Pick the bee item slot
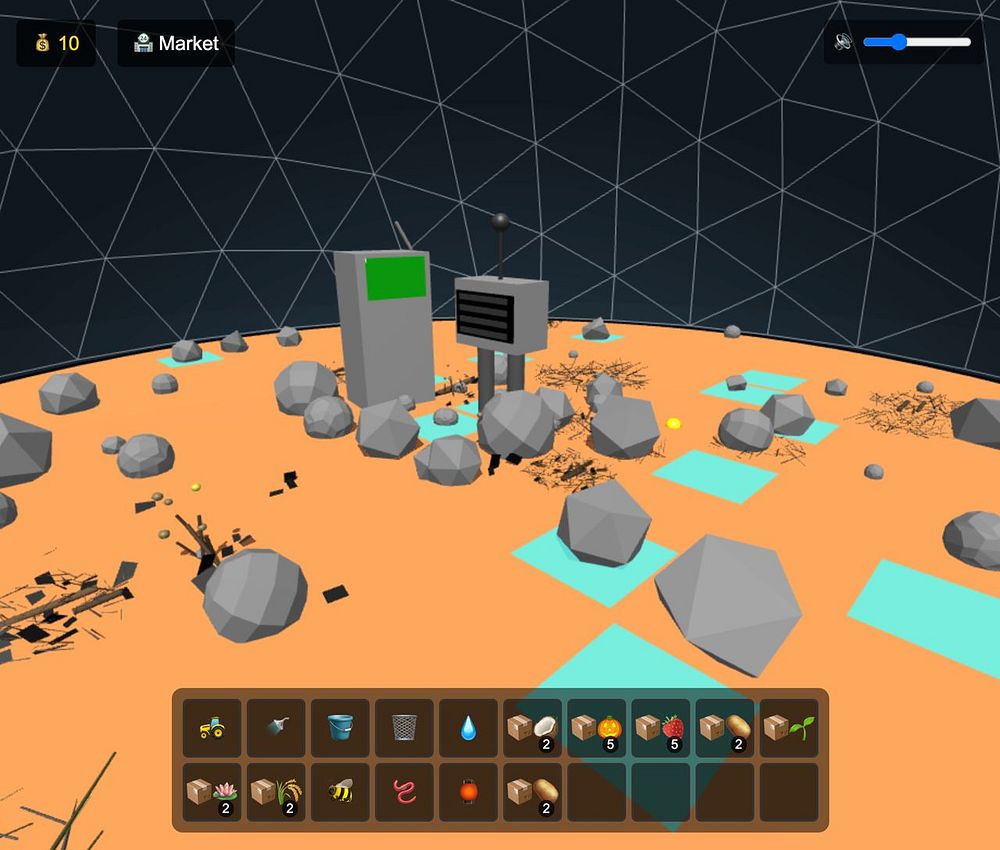Viewport: 1000px width, 850px height. 340,792
